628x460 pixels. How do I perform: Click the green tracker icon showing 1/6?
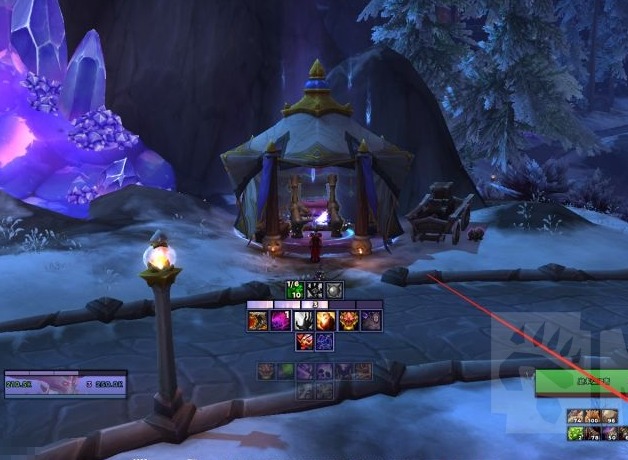295,290
